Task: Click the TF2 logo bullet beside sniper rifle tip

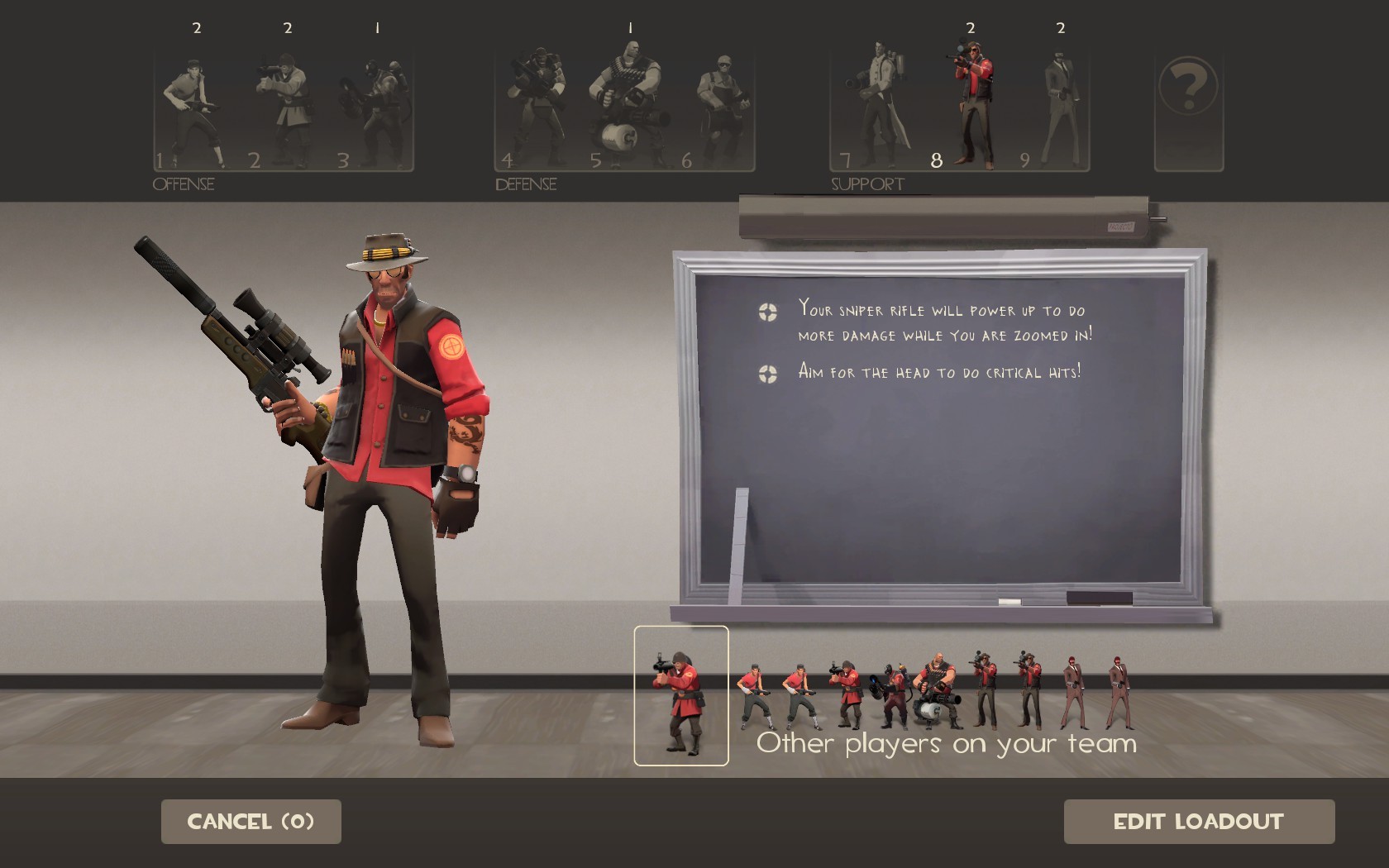Action: pos(767,312)
